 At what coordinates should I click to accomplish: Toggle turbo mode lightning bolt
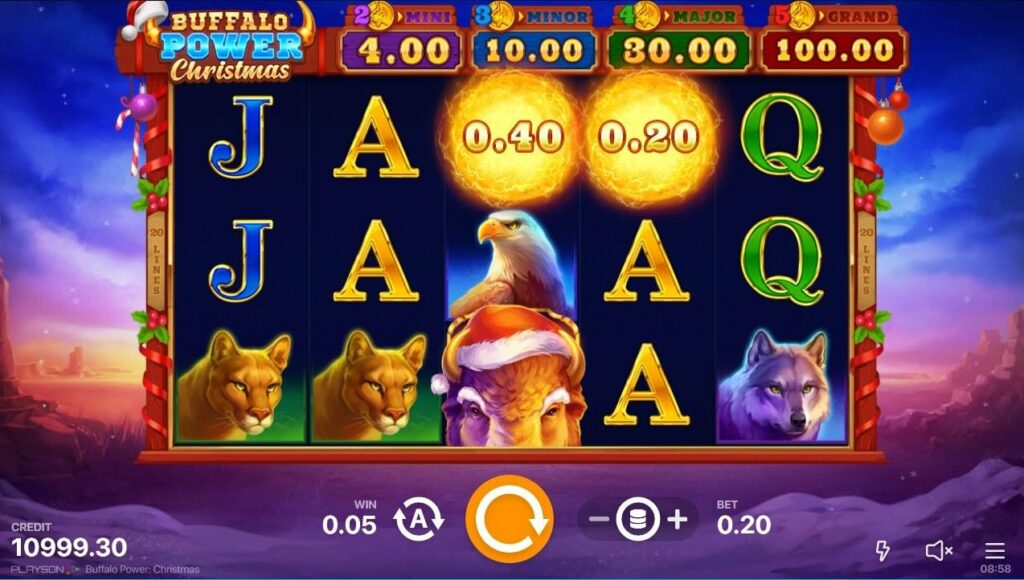pyautogui.click(x=883, y=550)
